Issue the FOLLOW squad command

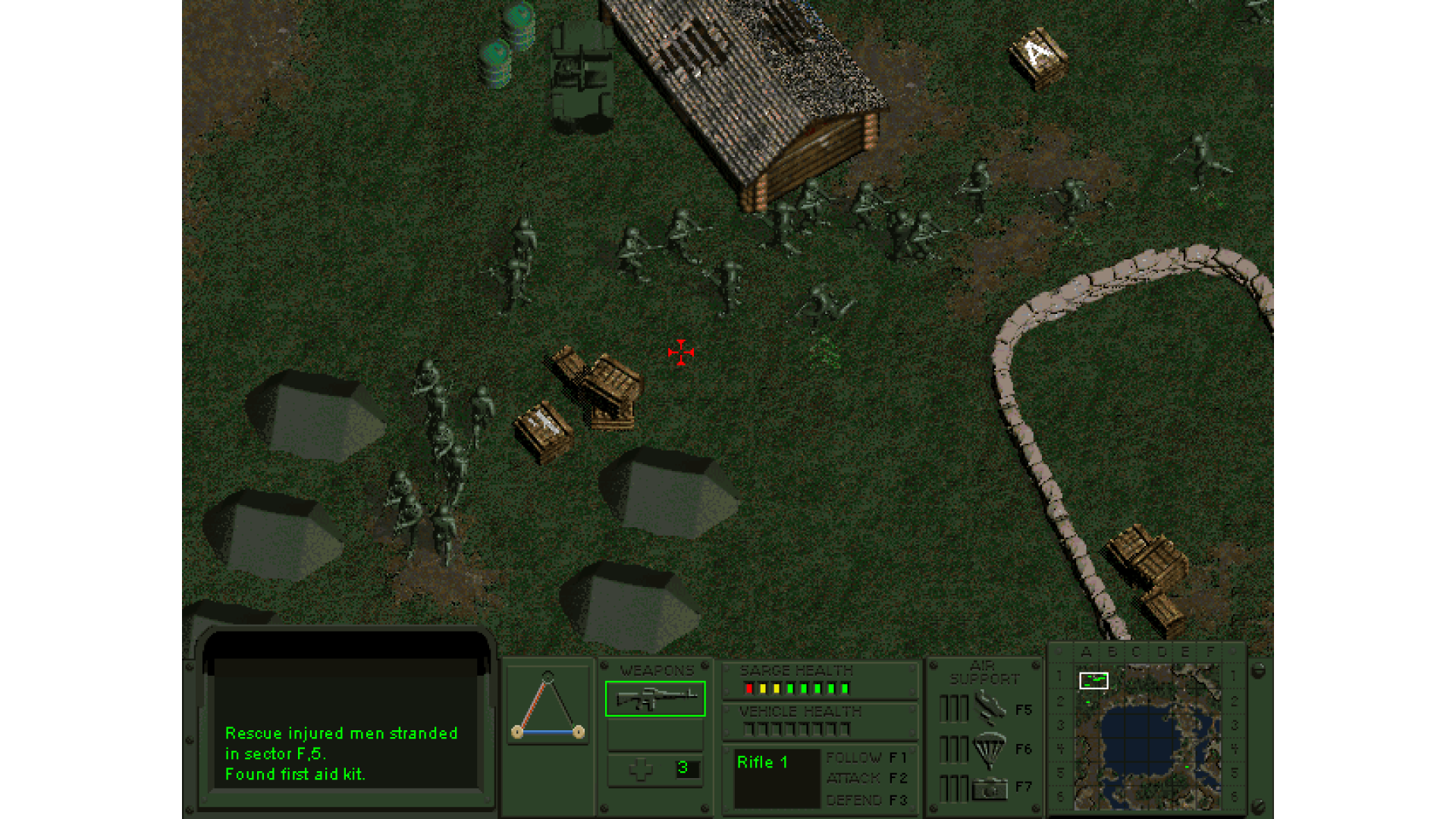point(865,758)
